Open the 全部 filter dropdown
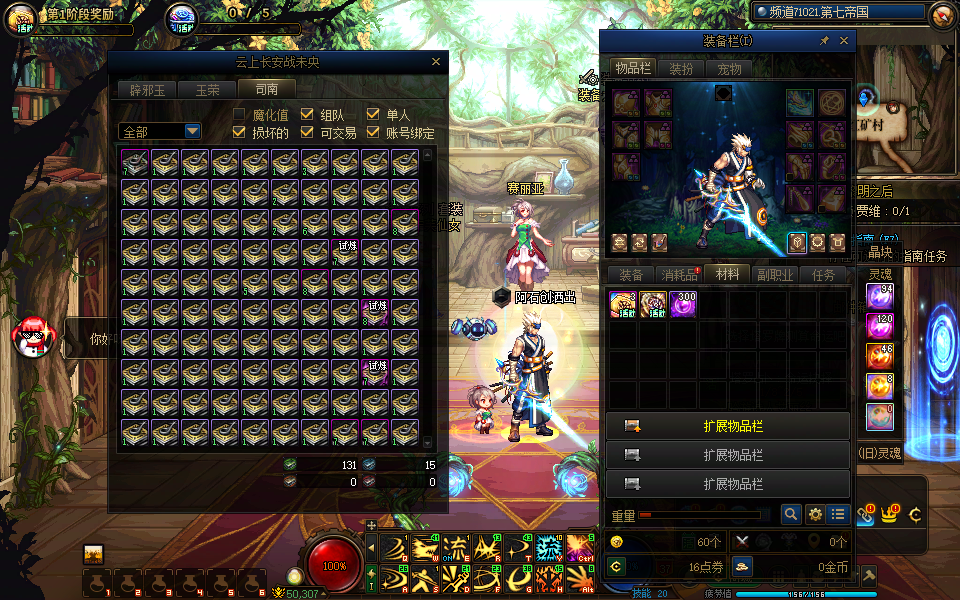 coord(192,131)
